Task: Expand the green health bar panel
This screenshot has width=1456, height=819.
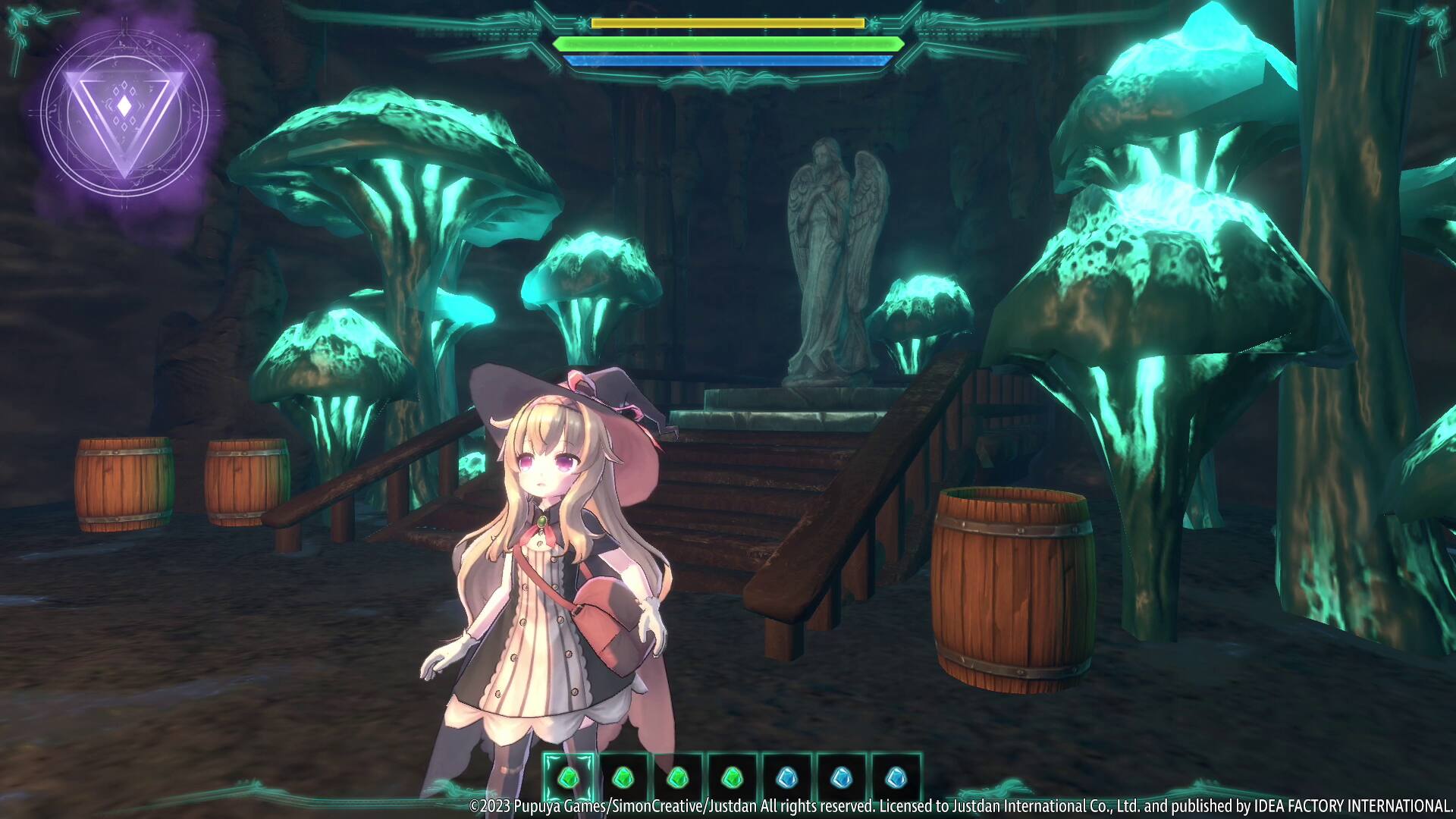Action: point(726,43)
